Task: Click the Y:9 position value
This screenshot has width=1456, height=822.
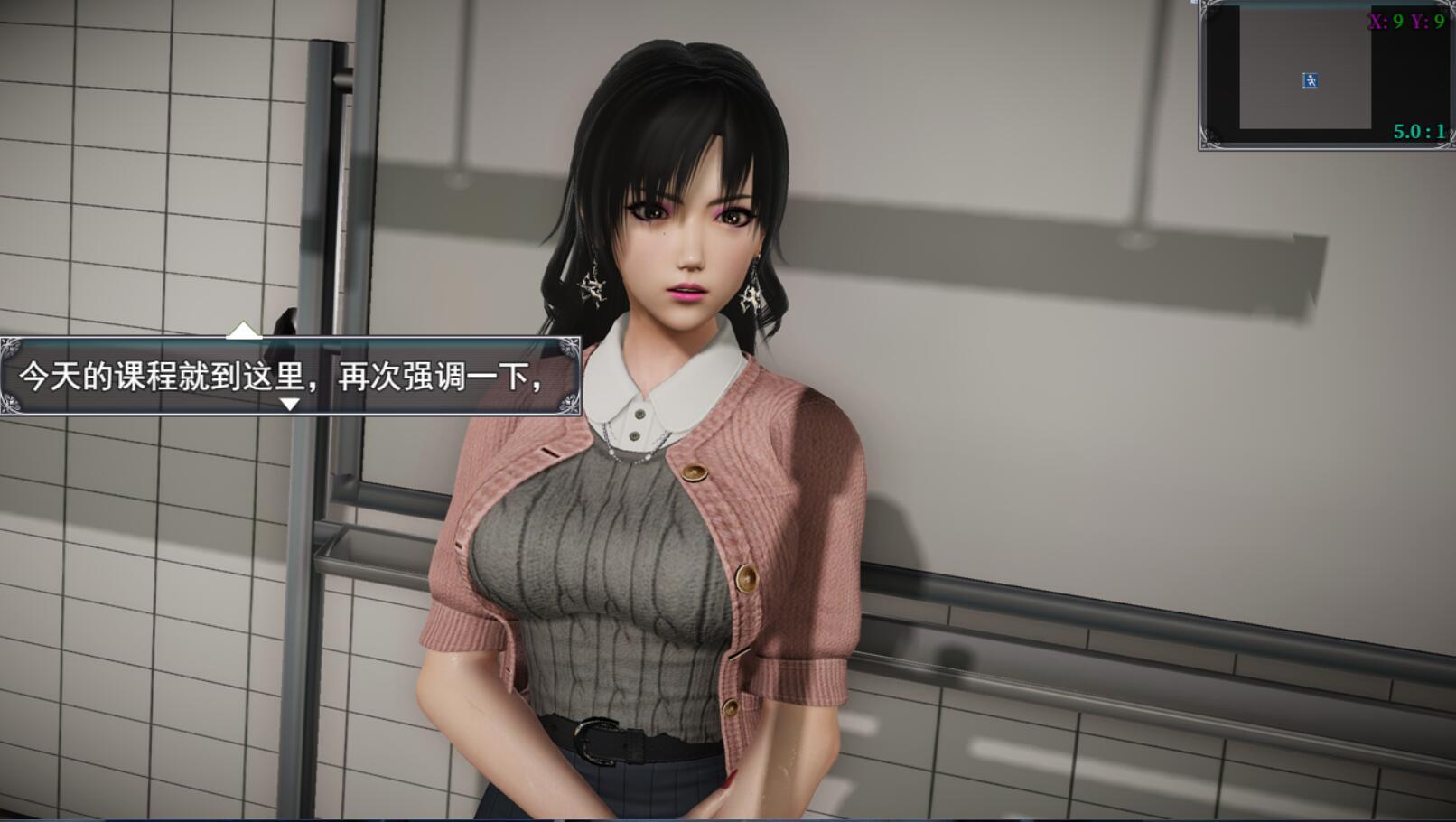Action: coord(1428,20)
